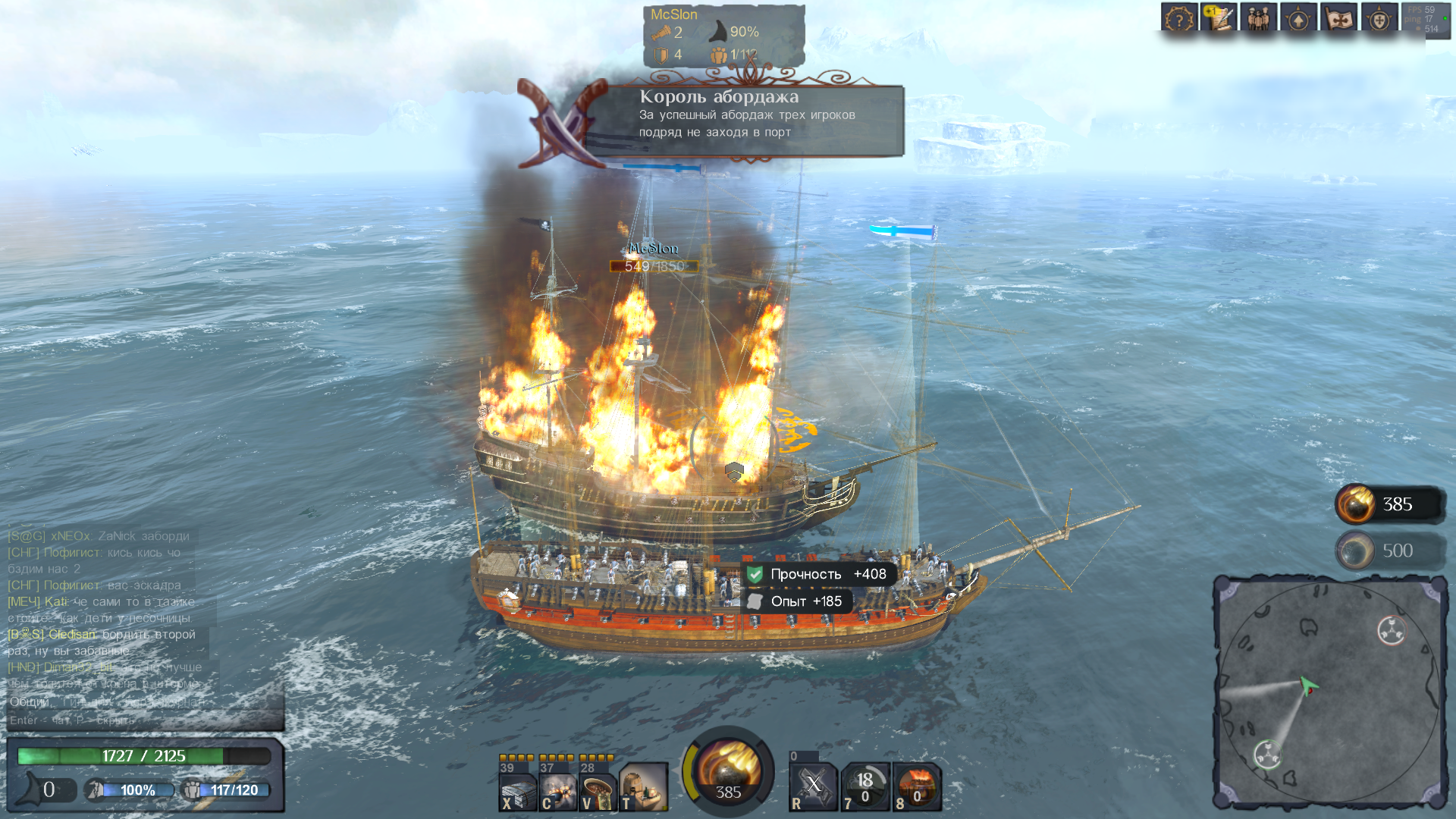
Task: Open the help question-mark button
Action: point(1178,18)
